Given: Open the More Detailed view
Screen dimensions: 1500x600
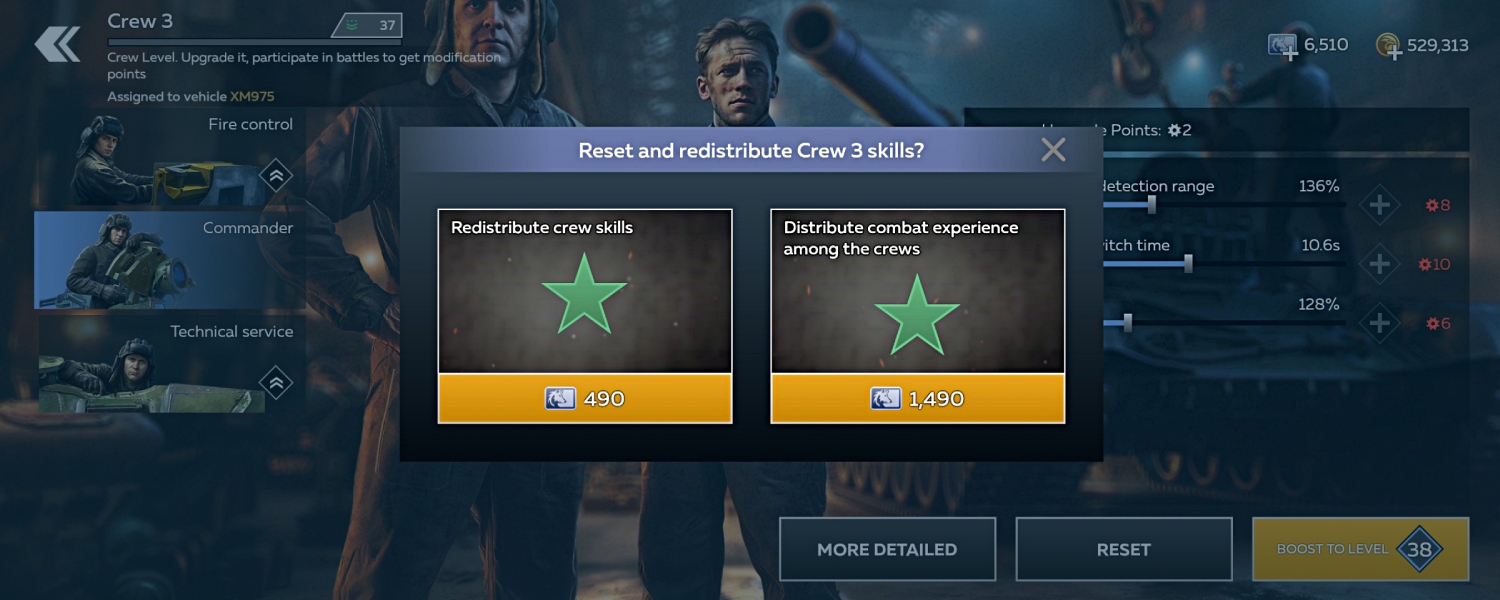Looking at the screenshot, I should (887, 549).
